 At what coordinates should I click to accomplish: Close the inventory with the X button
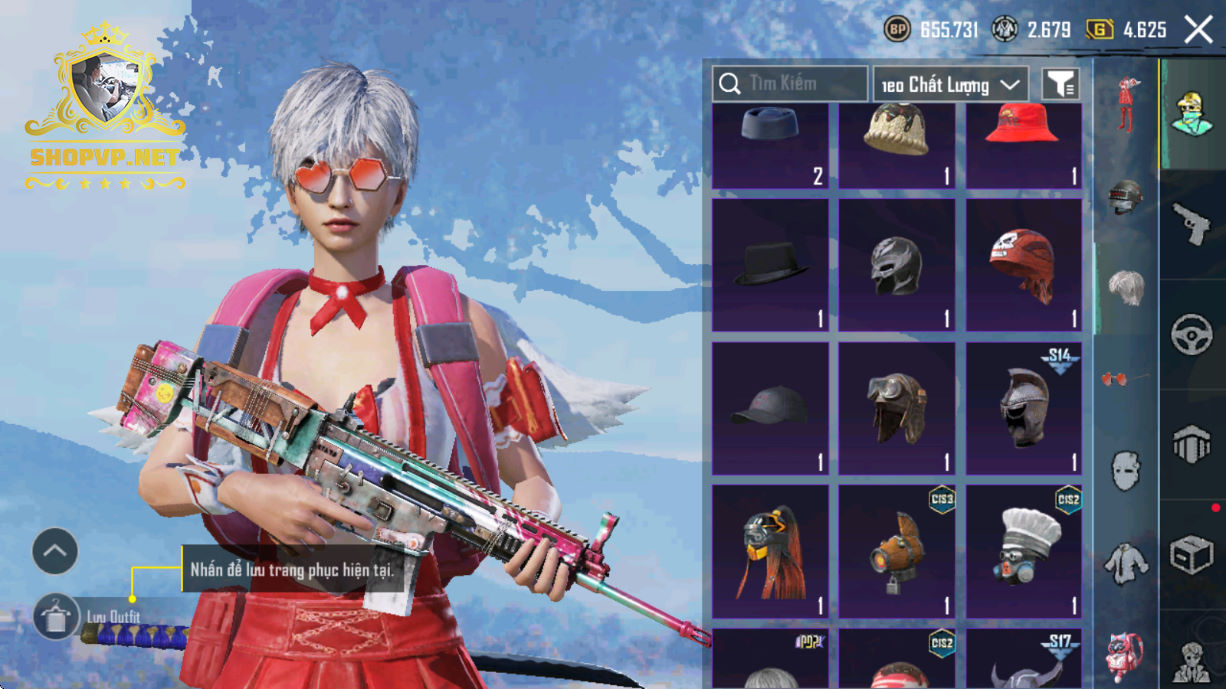(1198, 30)
